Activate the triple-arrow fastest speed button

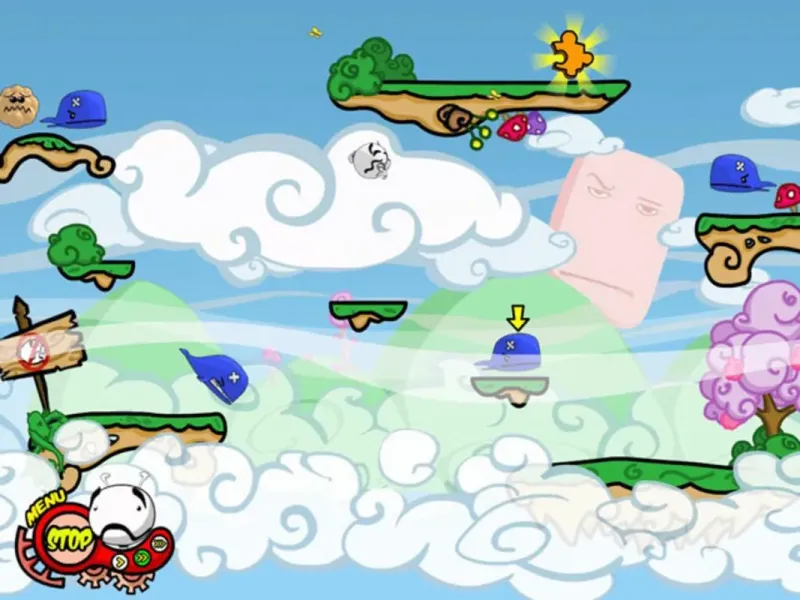coord(159,543)
